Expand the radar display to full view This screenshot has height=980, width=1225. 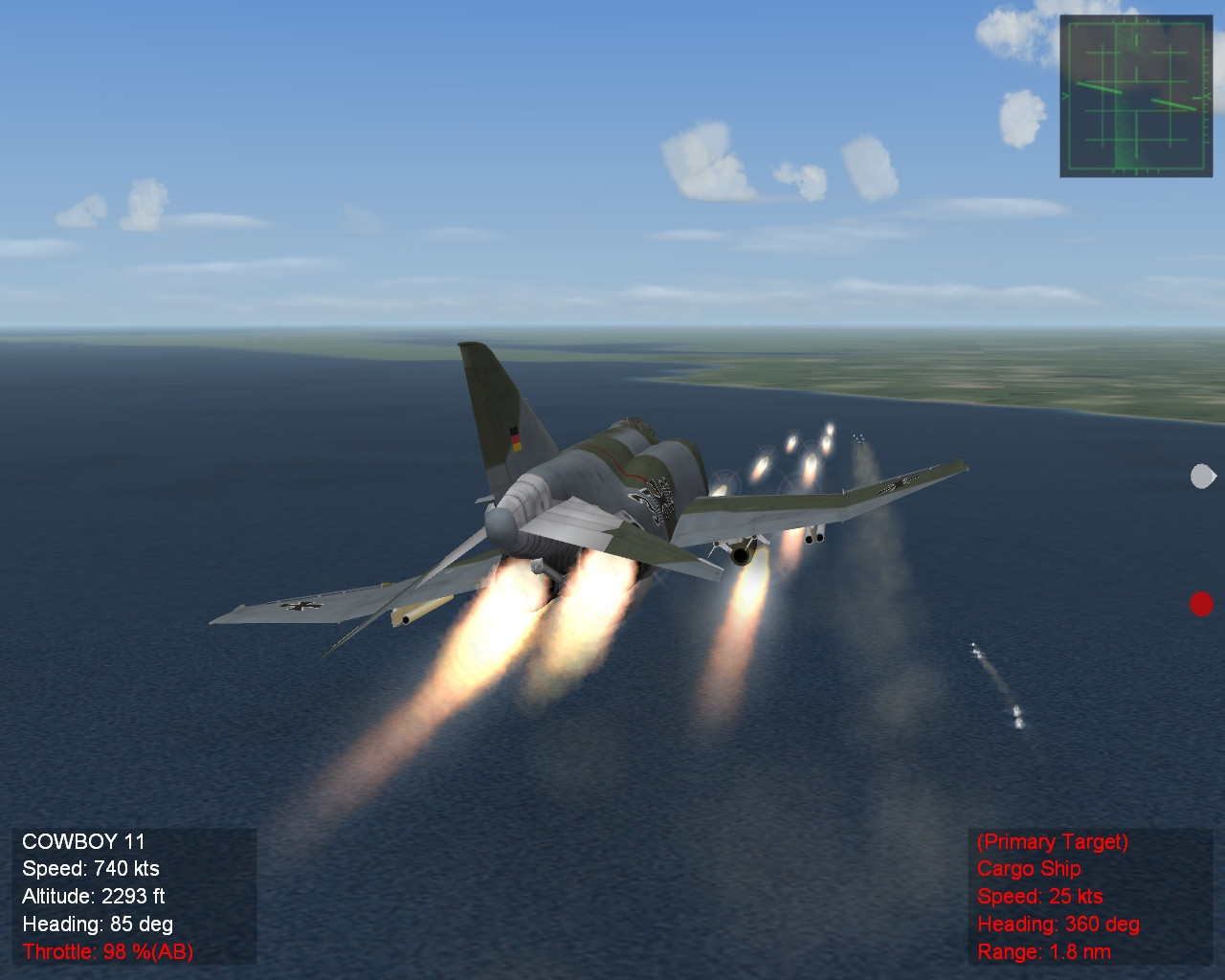(x=1134, y=96)
